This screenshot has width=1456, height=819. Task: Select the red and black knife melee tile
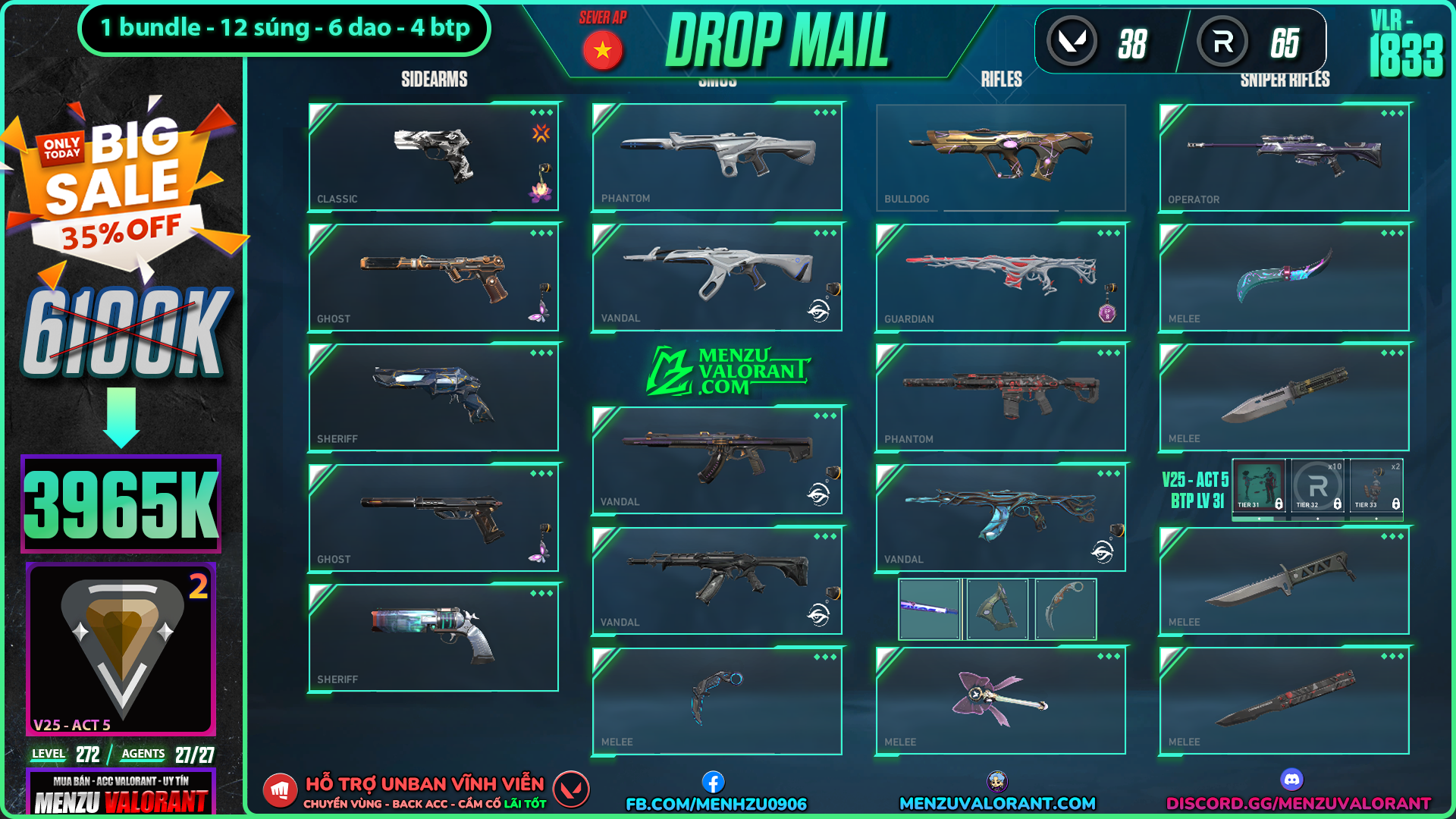click(1284, 701)
